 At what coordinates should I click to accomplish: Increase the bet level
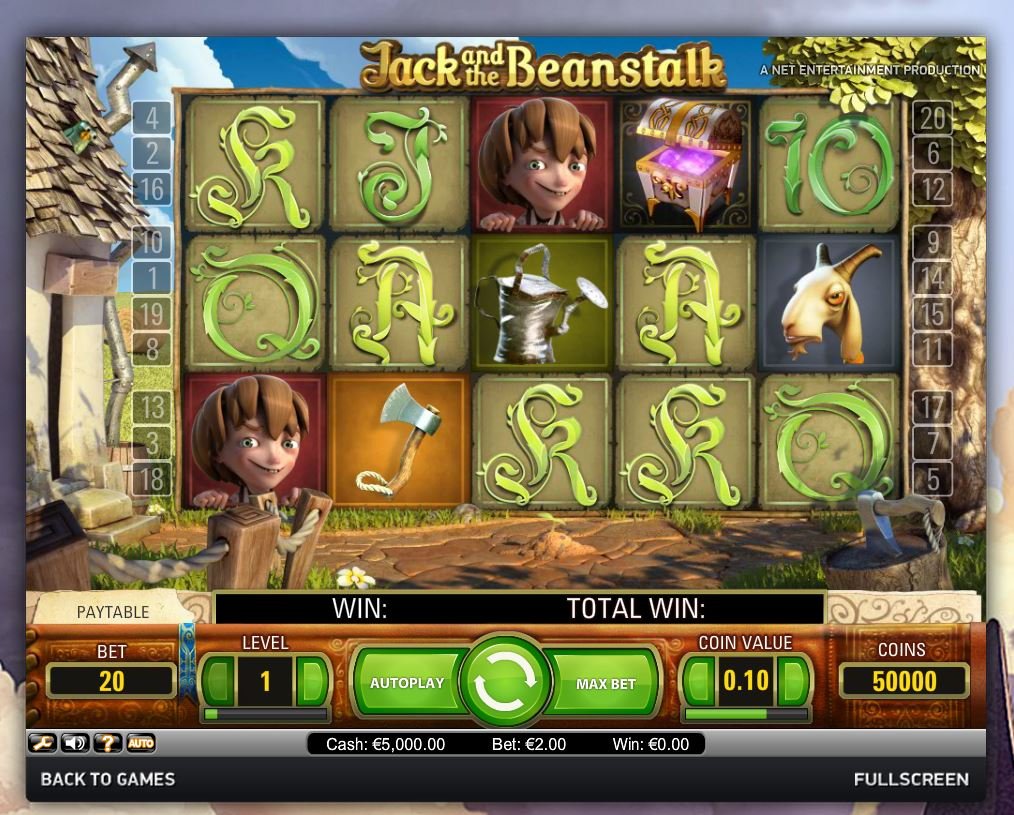tap(313, 682)
